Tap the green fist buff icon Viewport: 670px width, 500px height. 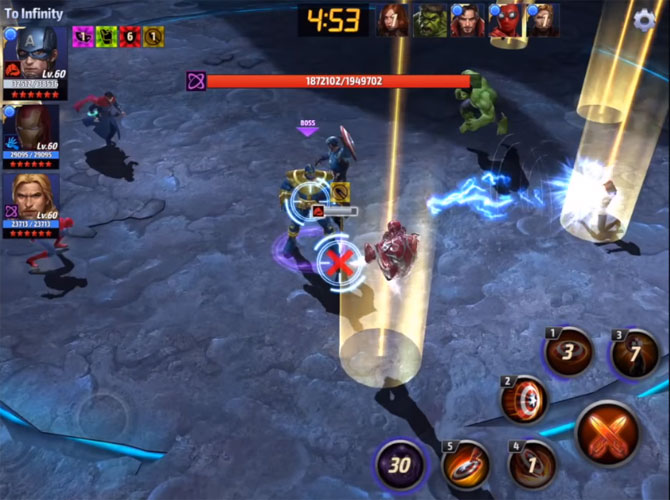click(x=106, y=36)
